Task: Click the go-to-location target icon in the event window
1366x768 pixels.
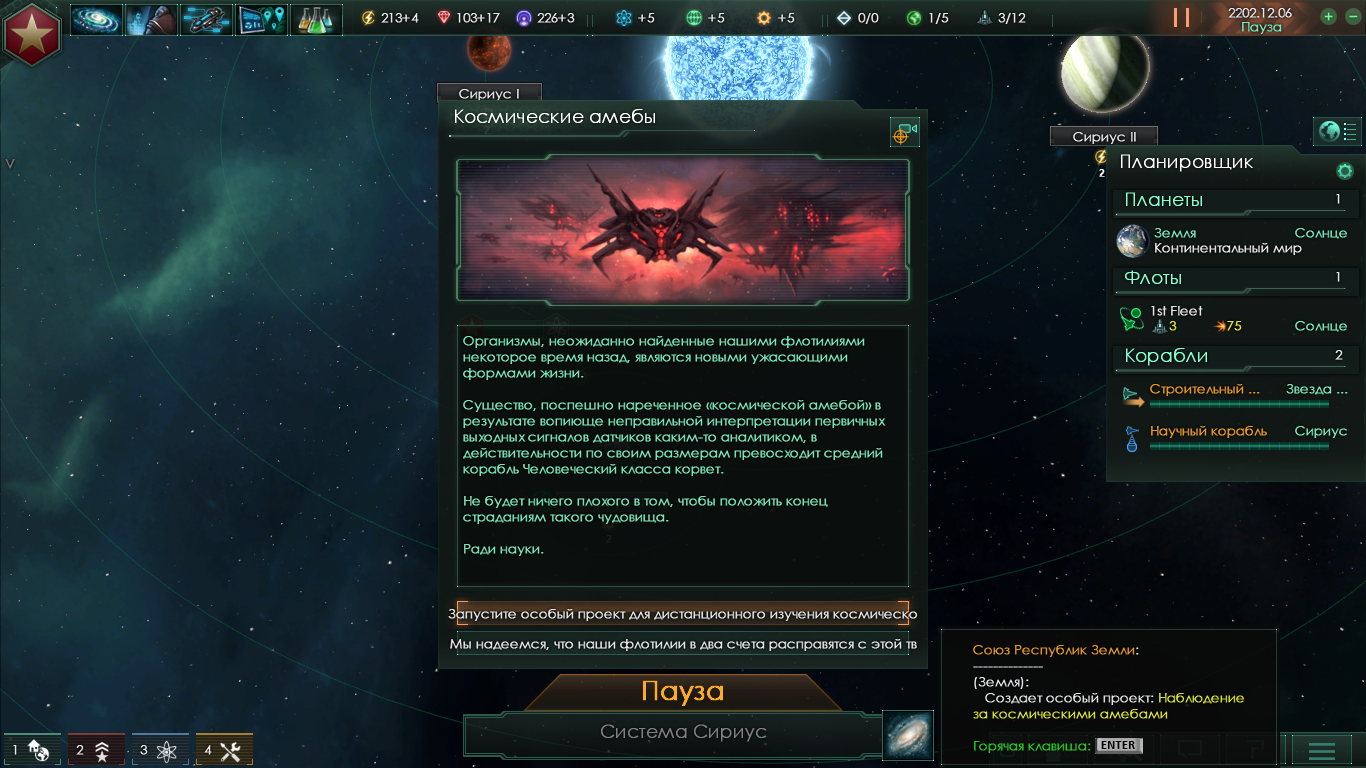Action: 904,132
